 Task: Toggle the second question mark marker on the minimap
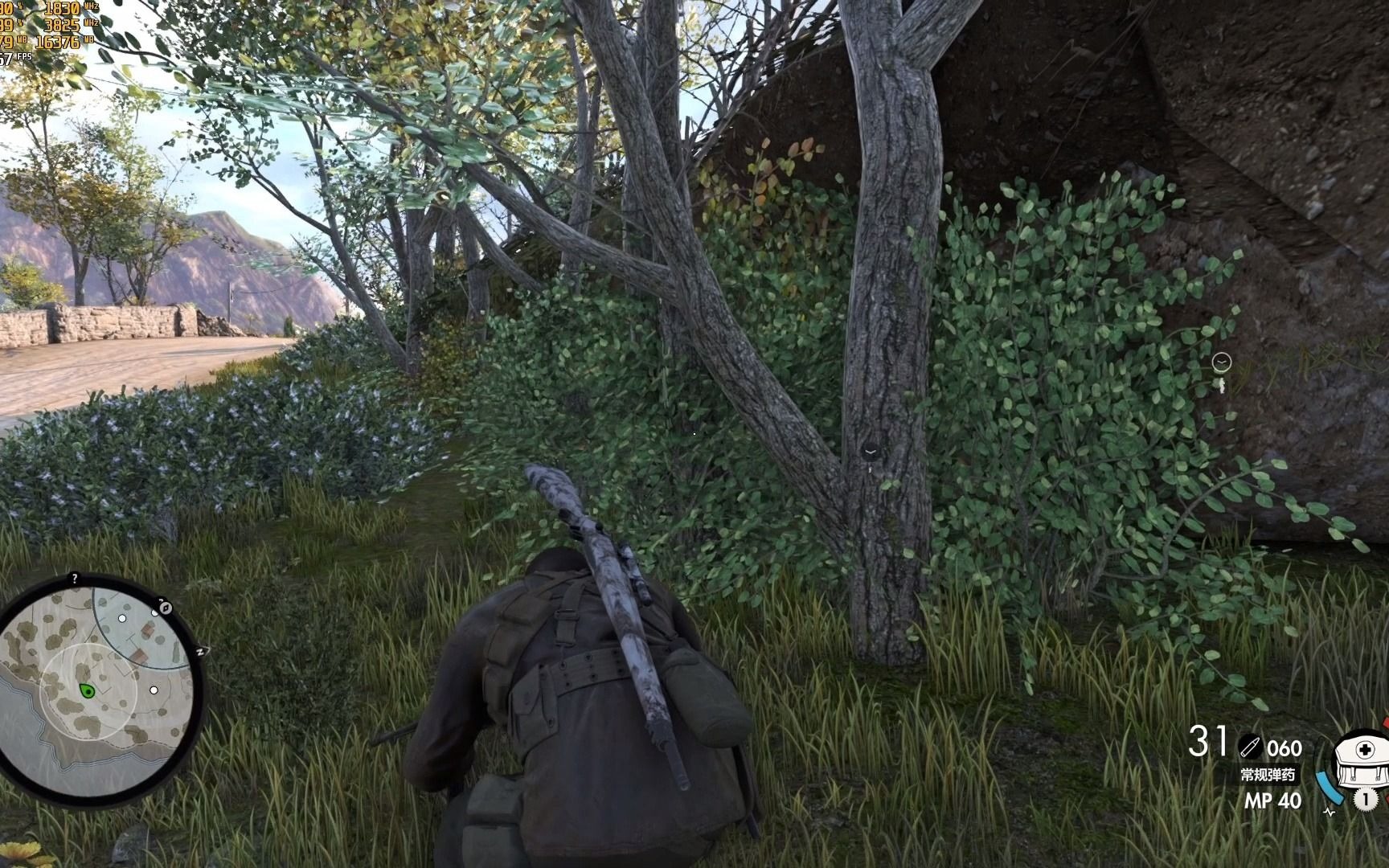click(161, 602)
